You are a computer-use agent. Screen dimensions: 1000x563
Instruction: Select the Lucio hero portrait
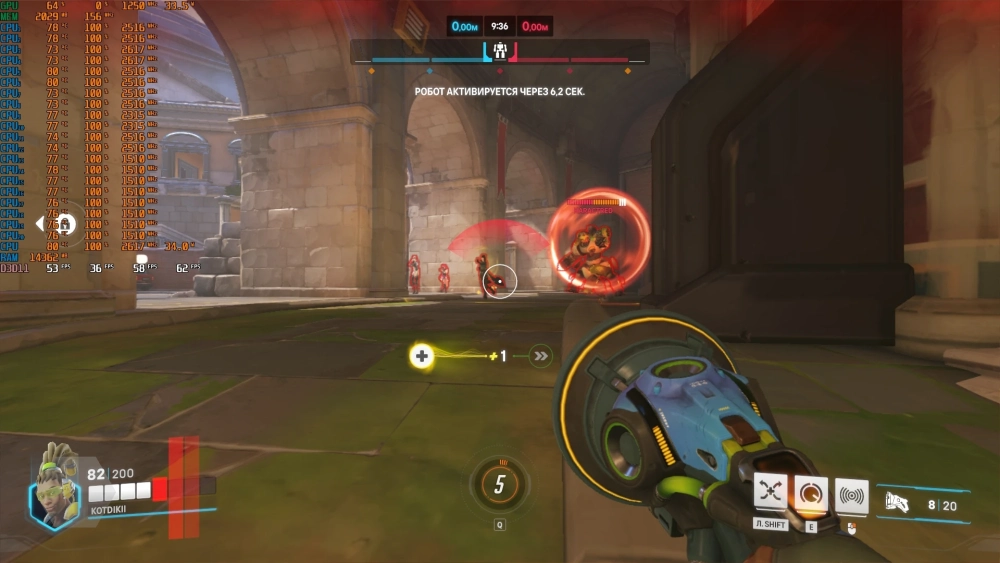coord(55,493)
